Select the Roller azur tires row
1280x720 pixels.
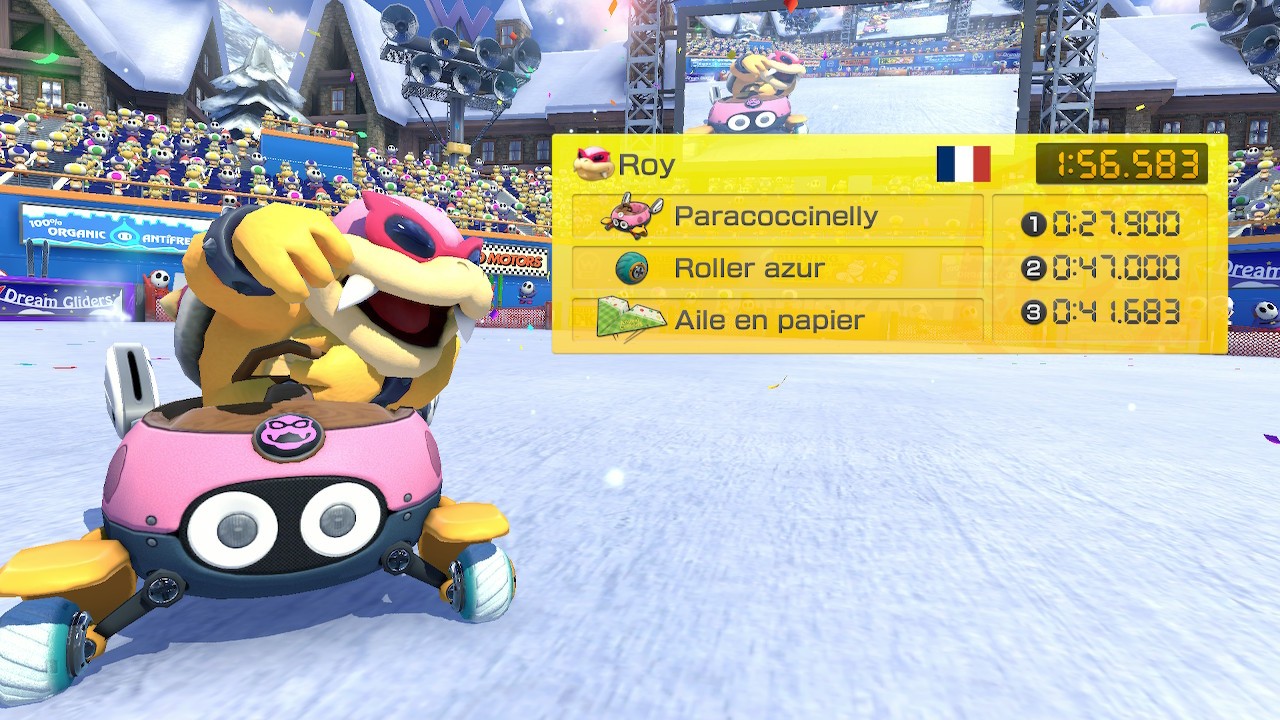(x=777, y=268)
